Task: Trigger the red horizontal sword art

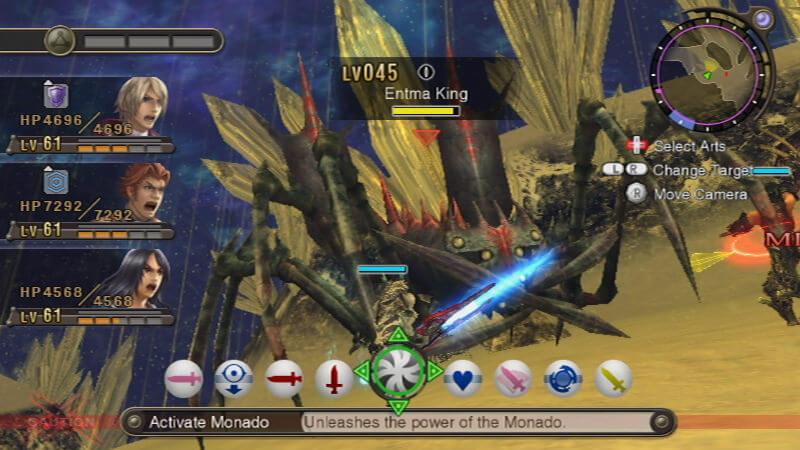Action: point(284,379)
